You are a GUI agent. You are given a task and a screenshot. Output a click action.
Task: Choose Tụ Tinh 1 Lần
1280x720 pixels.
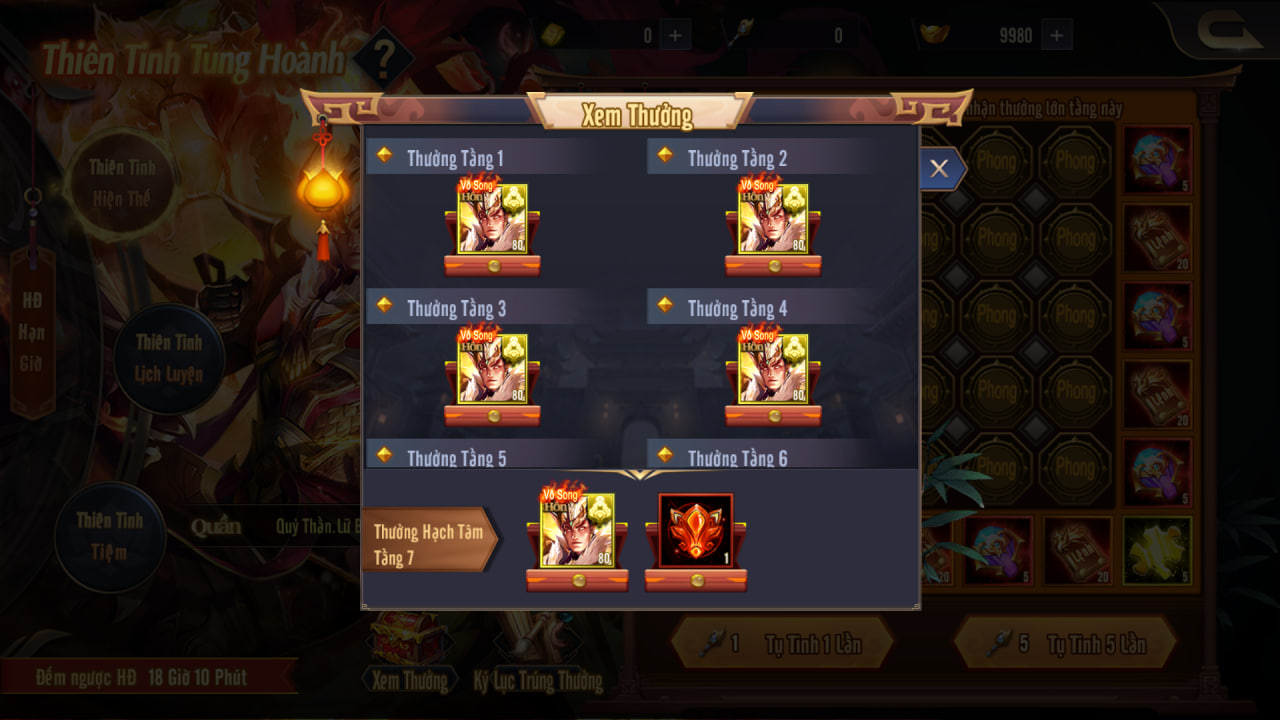[x=780, y=643]
